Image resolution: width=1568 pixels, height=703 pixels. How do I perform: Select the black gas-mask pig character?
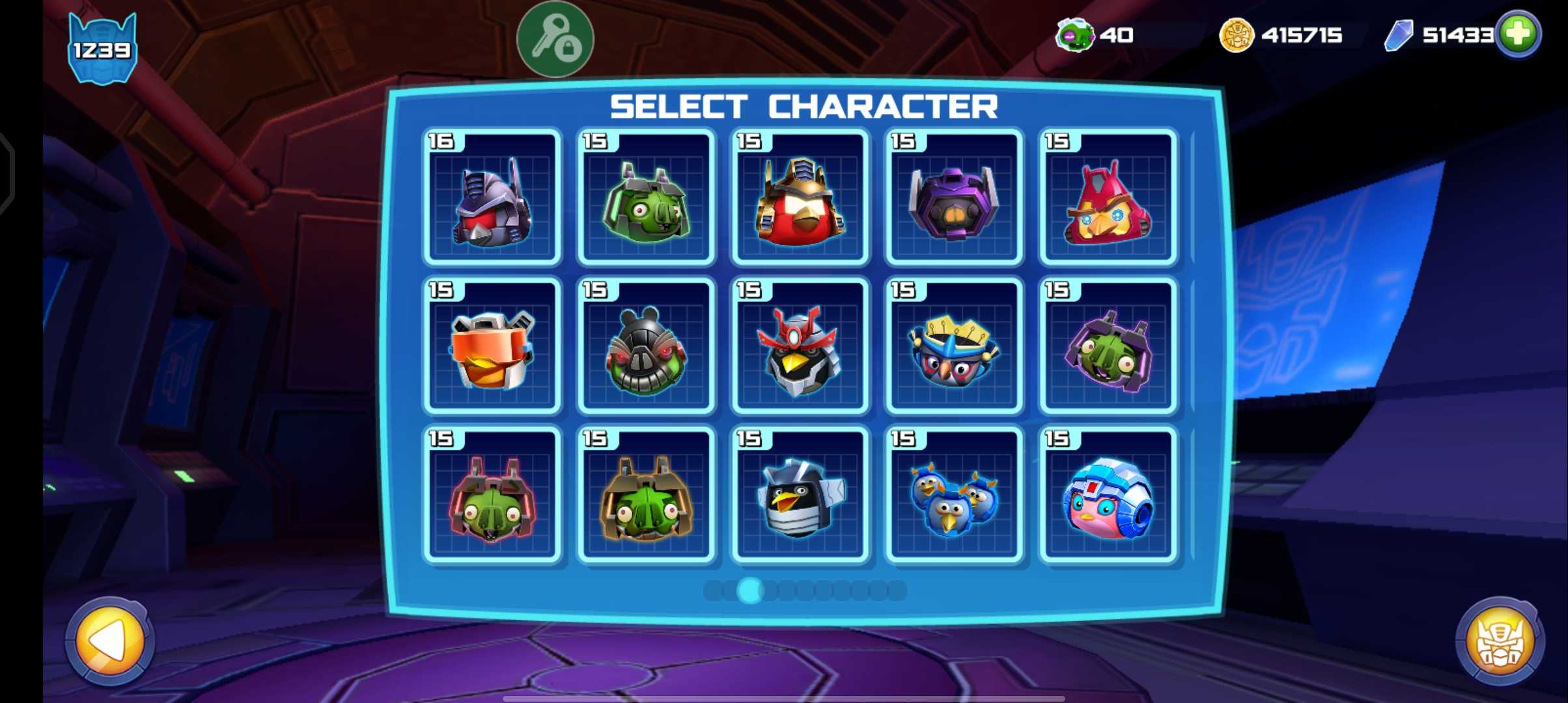[x=646, y=346]
